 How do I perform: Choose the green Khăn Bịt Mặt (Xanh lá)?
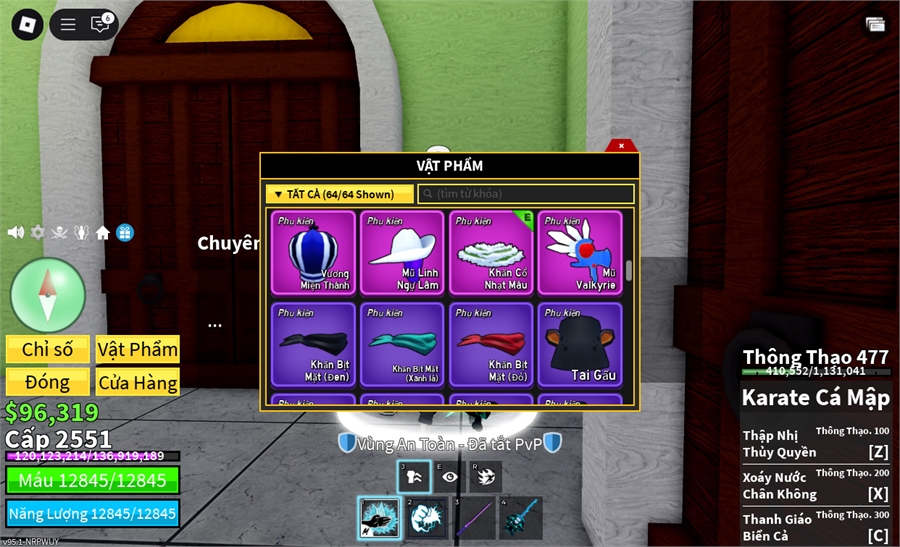pos(402,344)
